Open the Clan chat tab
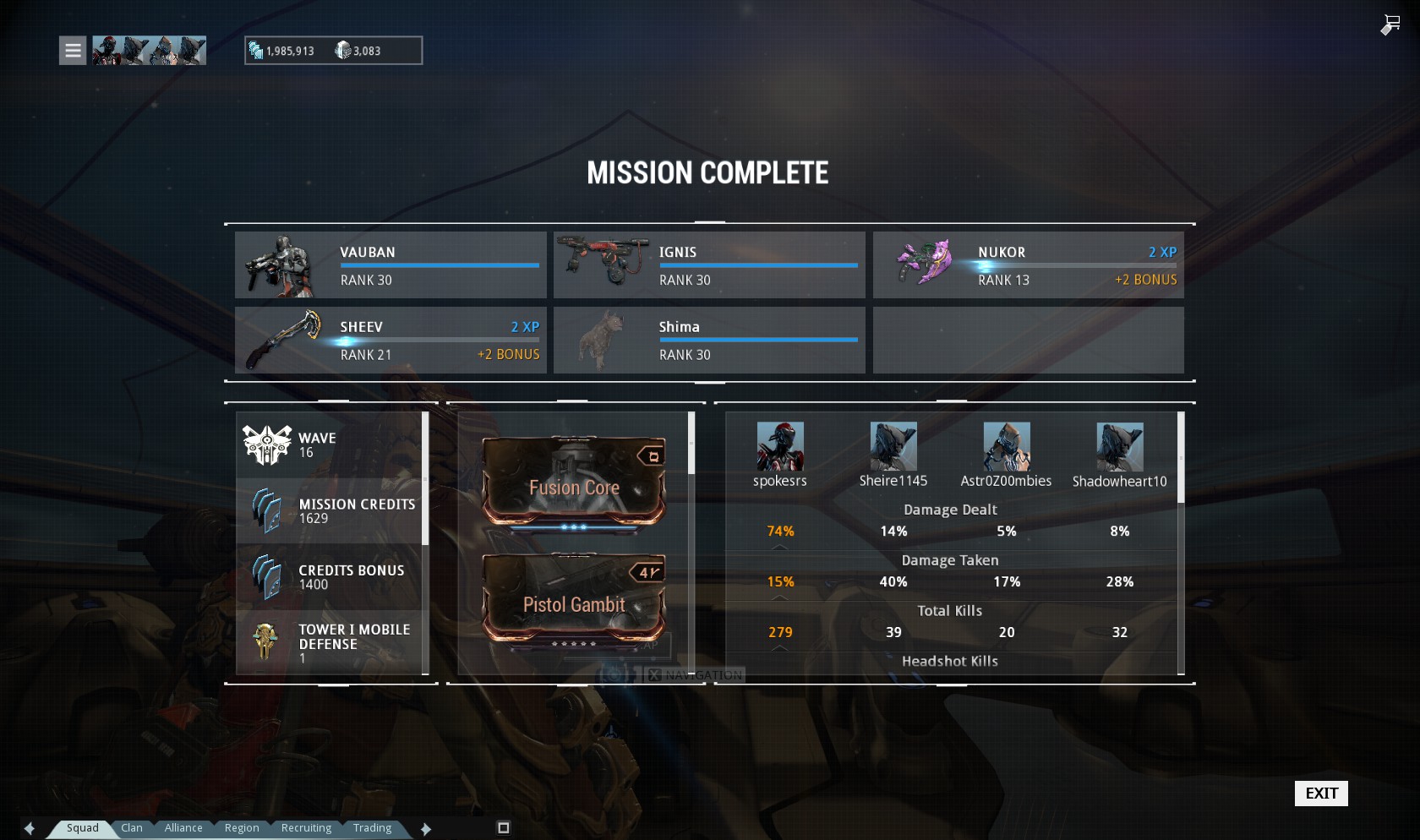 point(132,828)
